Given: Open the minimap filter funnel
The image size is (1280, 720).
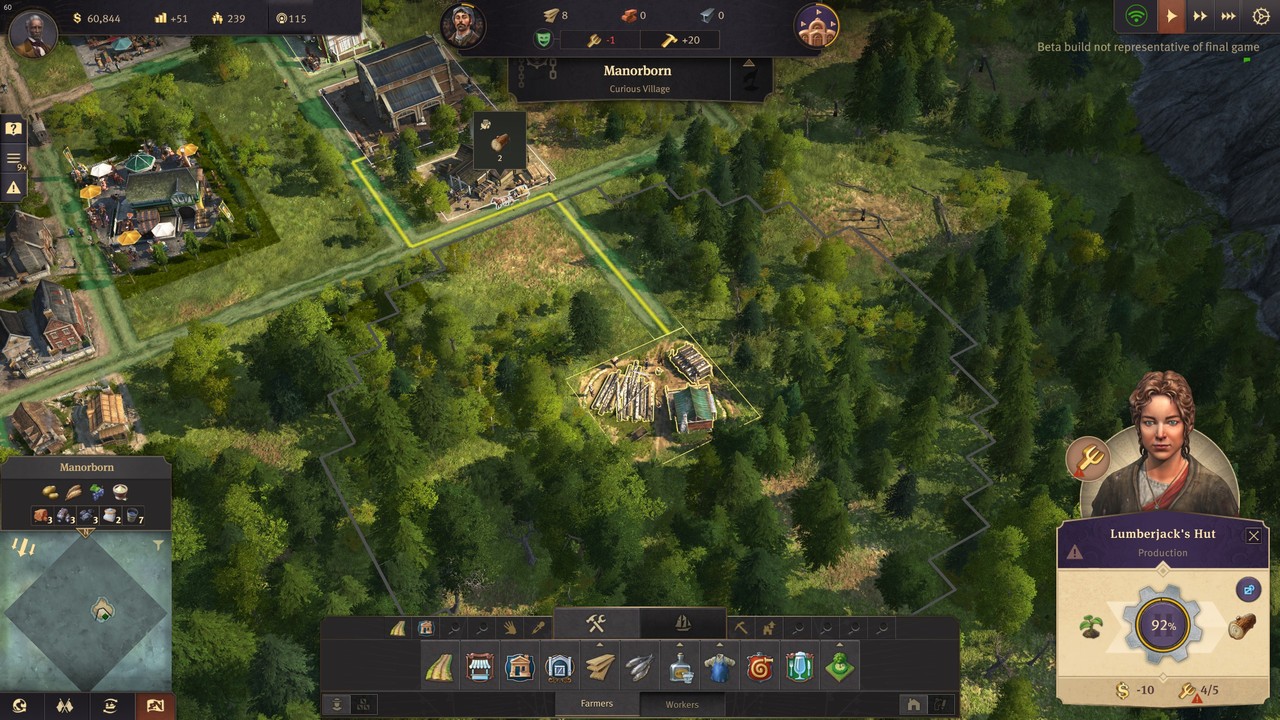Looking at the screenshot, I should (x=158, y=546).
